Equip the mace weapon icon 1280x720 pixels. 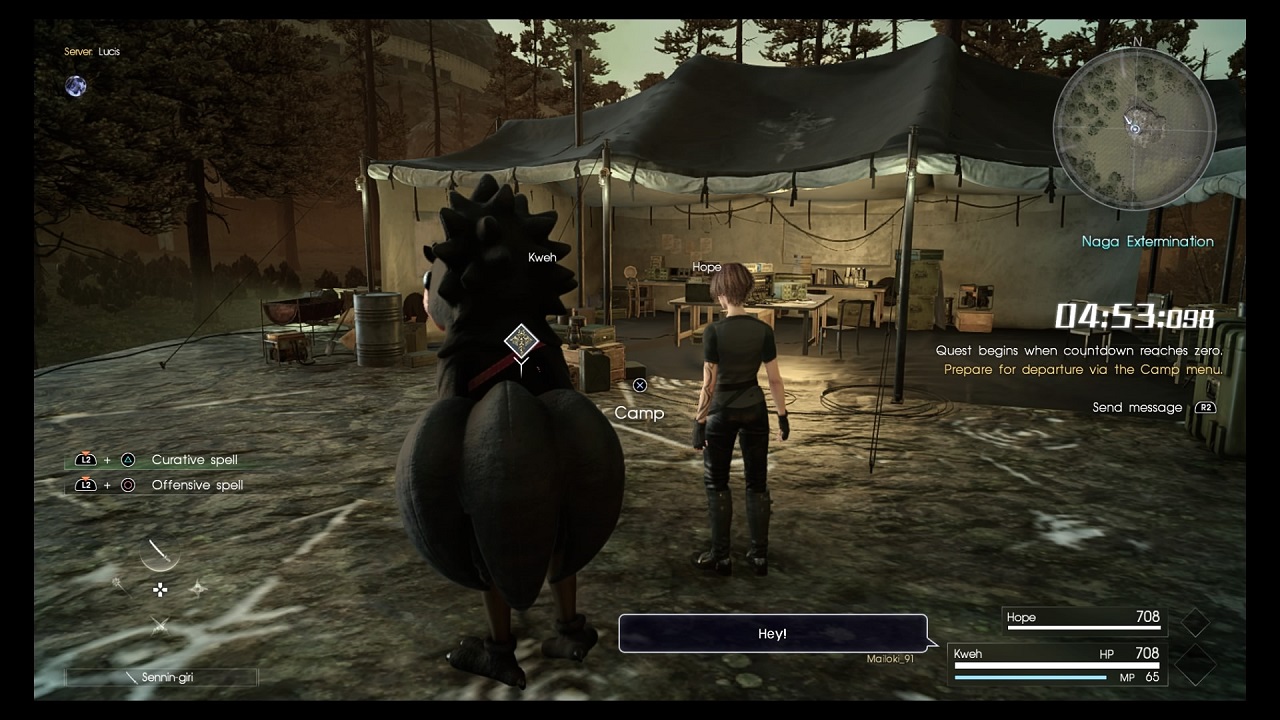(119, 584)
